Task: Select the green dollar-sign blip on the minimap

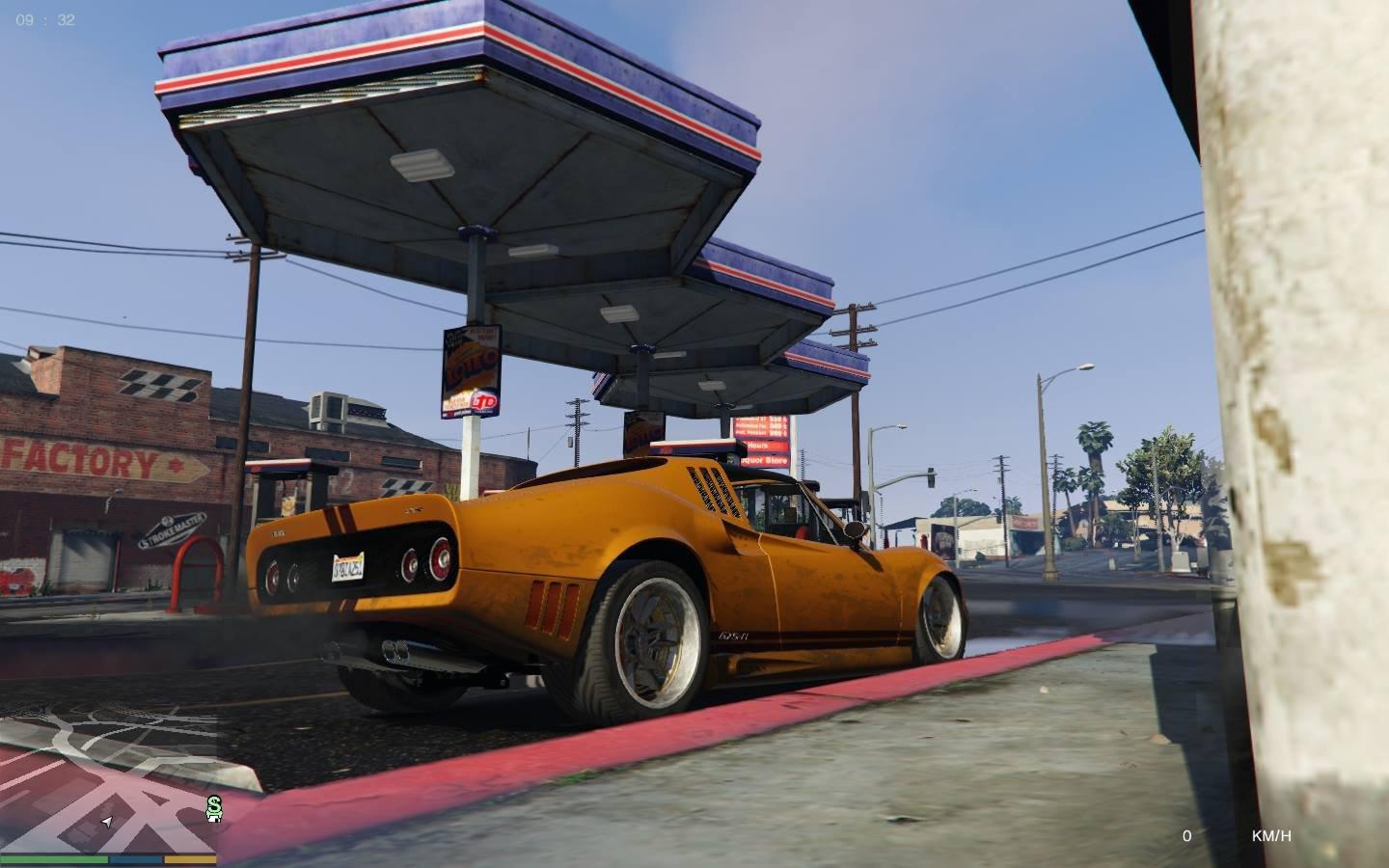Action: [213, 808]
